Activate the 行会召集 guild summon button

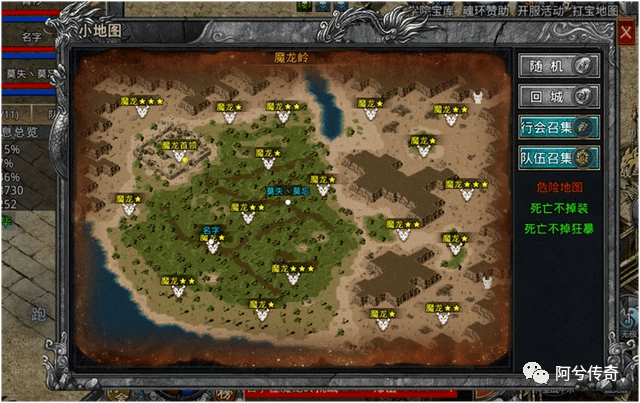tap(558, 127)
